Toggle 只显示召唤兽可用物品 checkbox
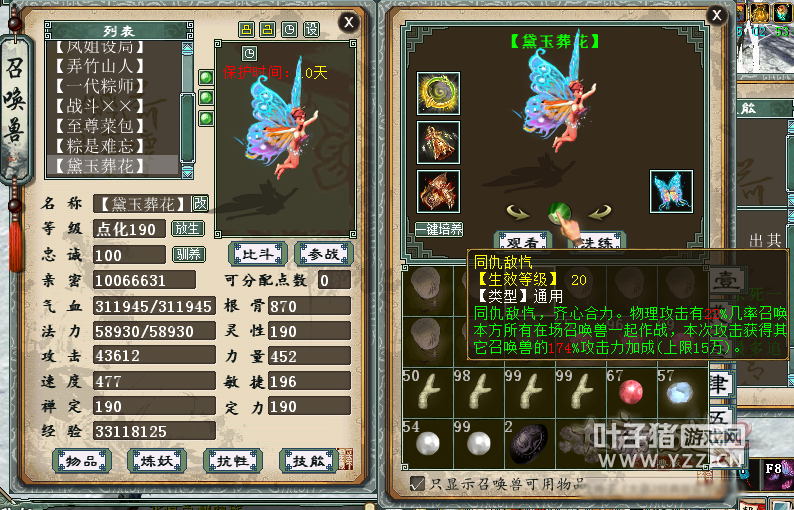794x510 pixels. click(x=418, y=484)
